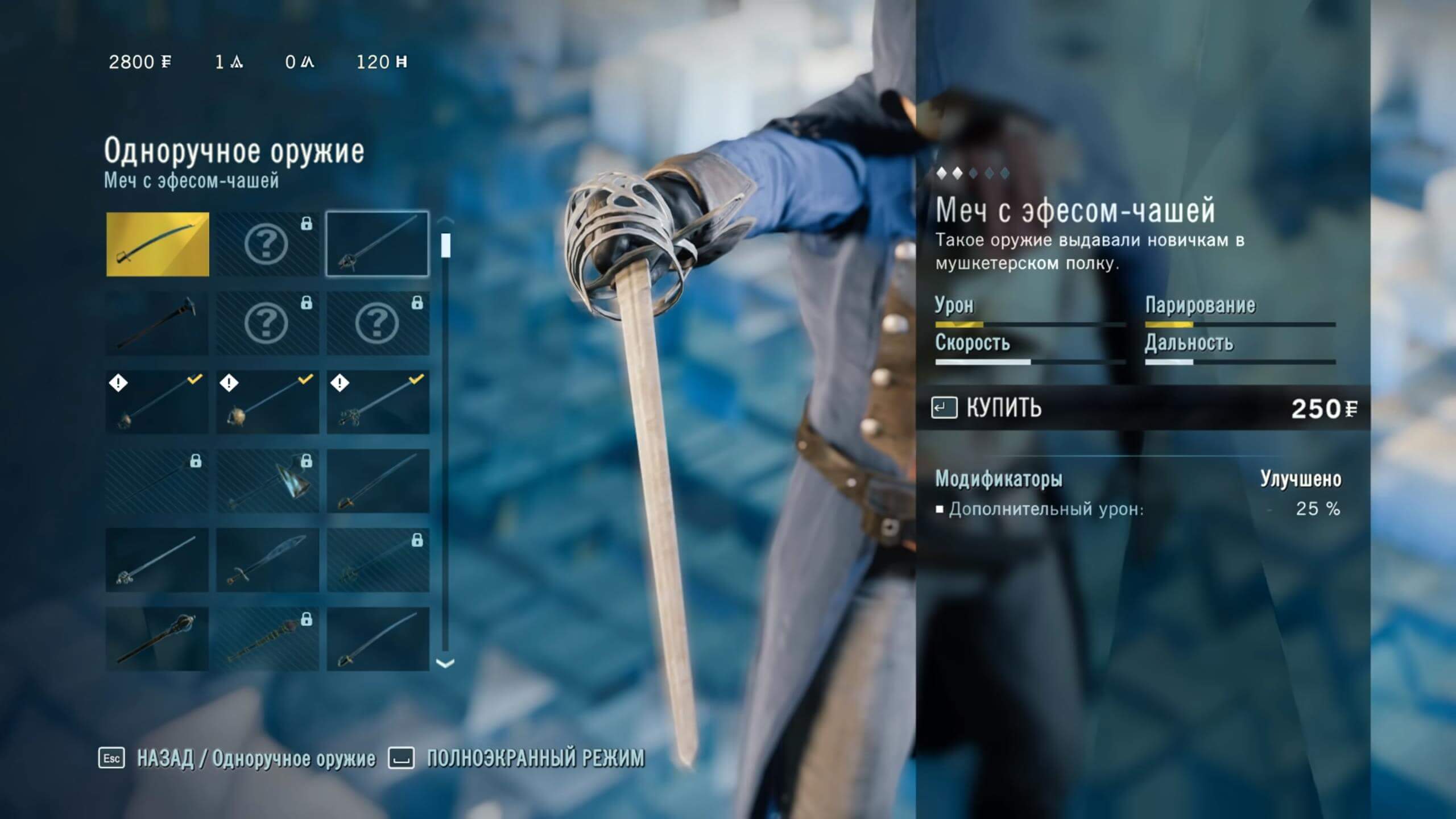1456x819 pixels.
Task: Choose the locked golden mace slot
Action: 267,639
